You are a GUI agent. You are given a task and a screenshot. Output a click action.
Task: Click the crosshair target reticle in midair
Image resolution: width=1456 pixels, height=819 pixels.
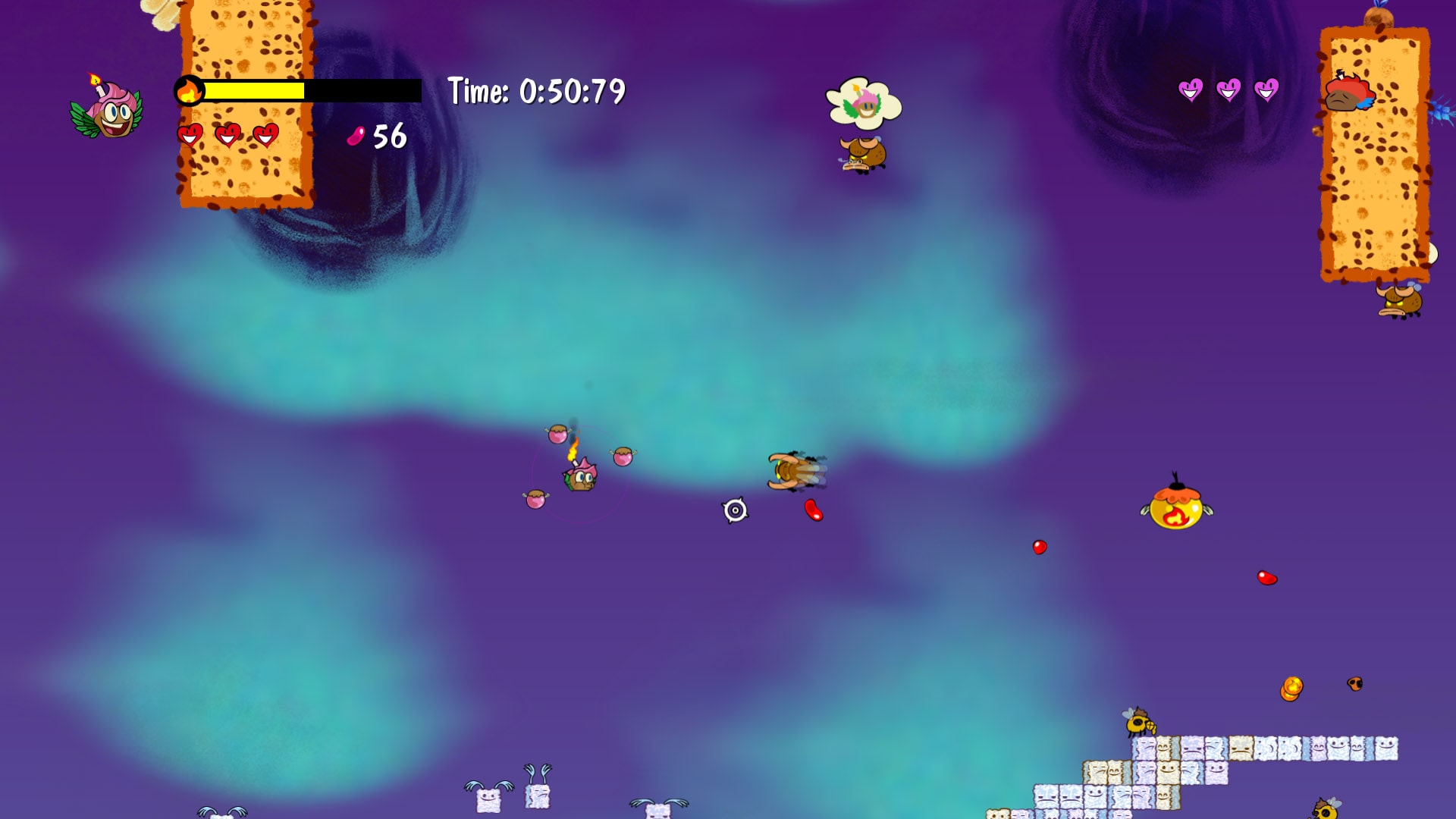click(735, 511)
